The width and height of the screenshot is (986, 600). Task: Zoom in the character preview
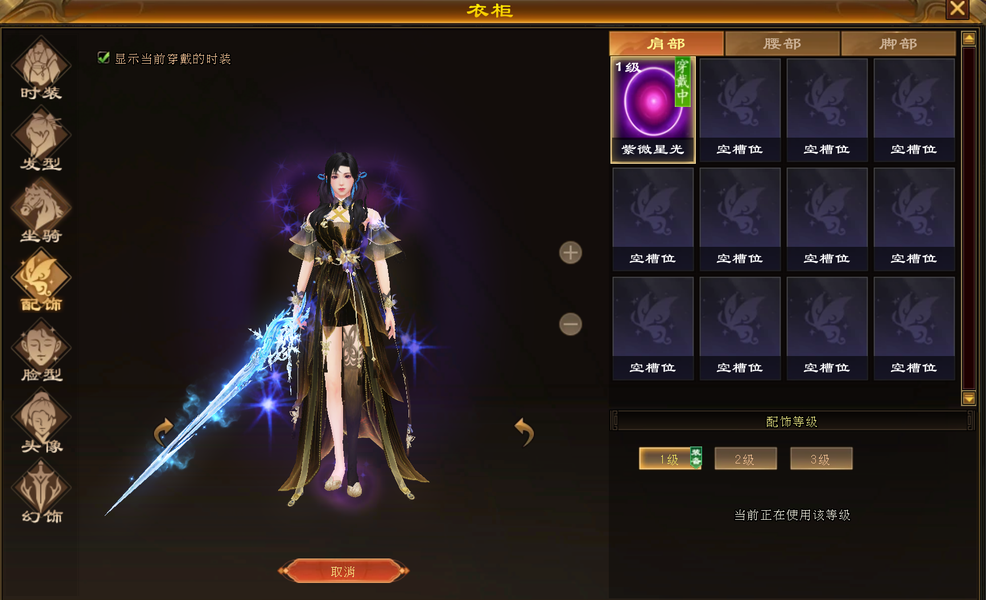point(570,252)
